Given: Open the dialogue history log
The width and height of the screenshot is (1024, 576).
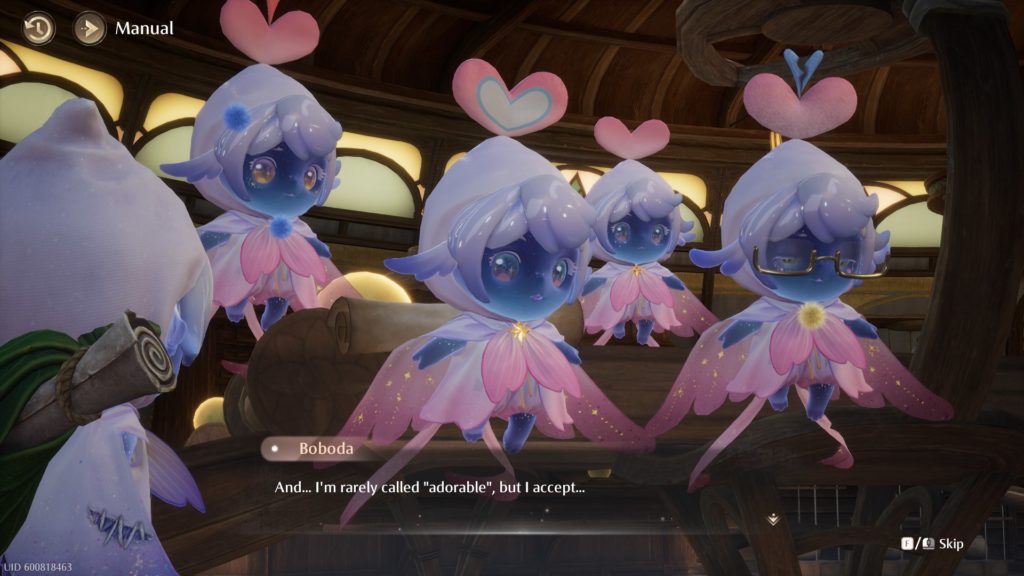Looking at the screenshot, I should pyautogui.click(x=39, y=28).
